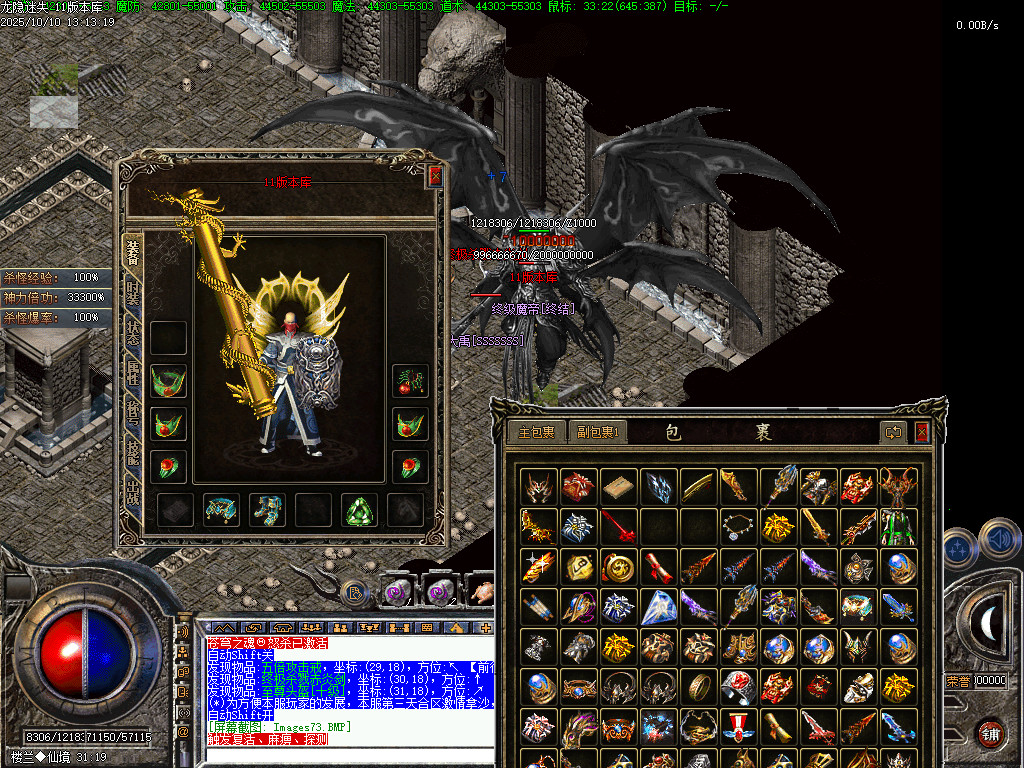Switch to the 主包裹 main bag tab
Viewport: 1024px width, 768px height.
(536, 432)
